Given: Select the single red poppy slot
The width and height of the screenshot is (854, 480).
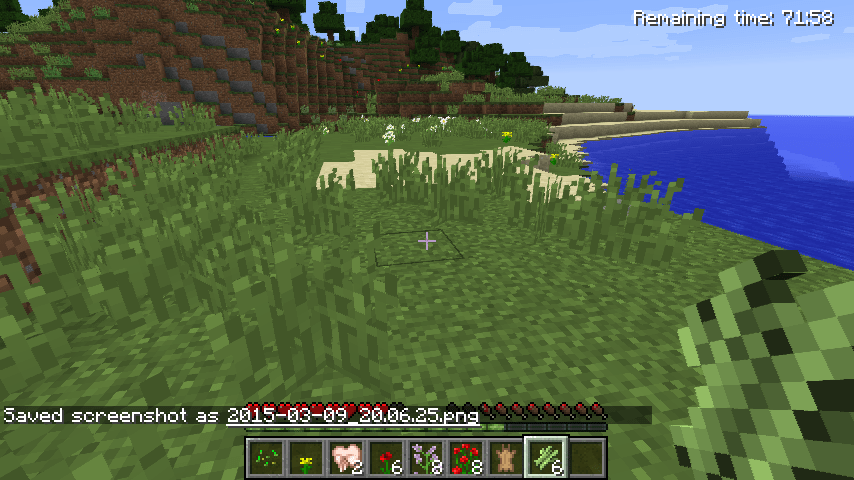Looking at the screenshot, I should [385, 457].
